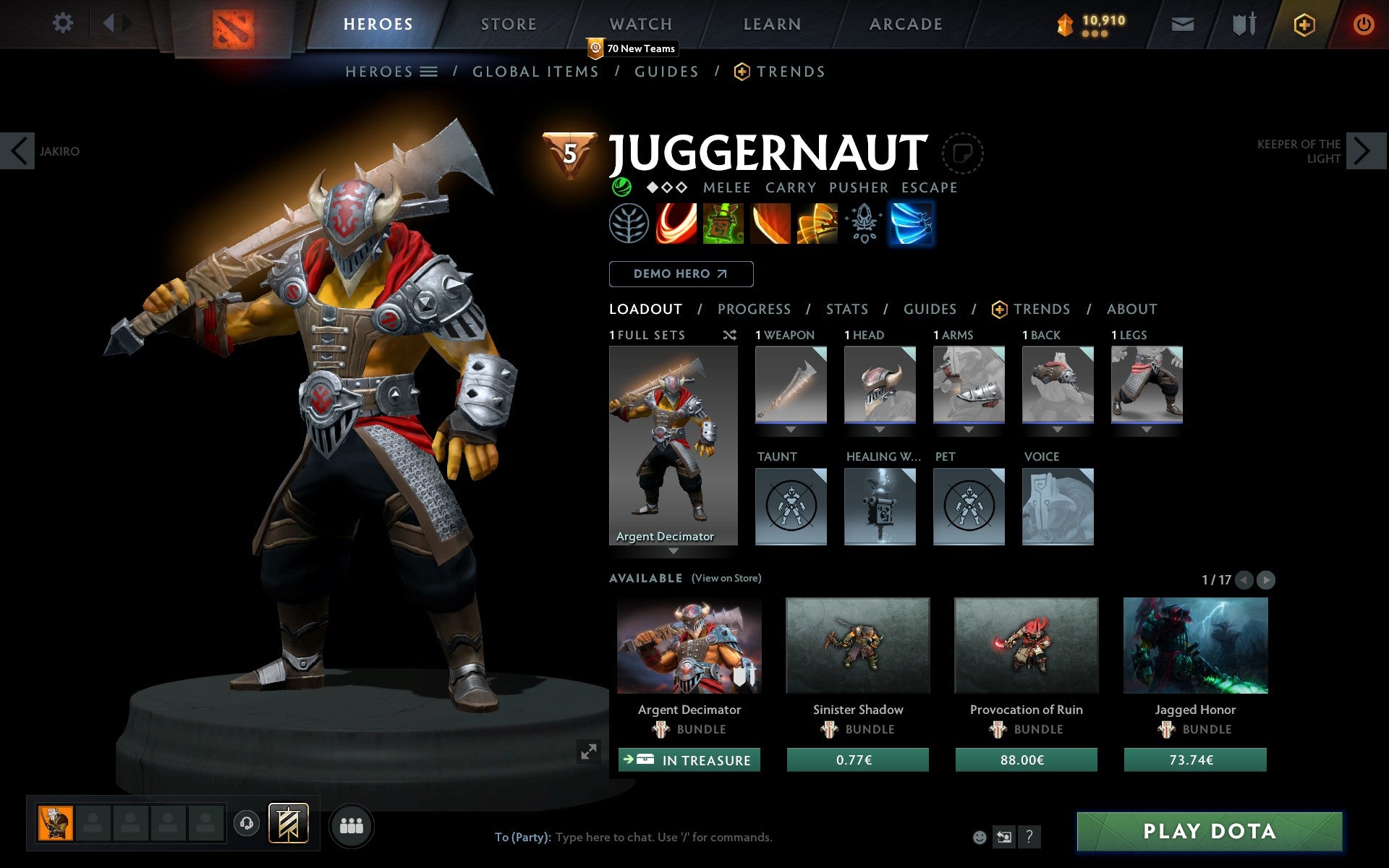Expand the Weapon item slot dropdown
This screenshot has height=868, width=1389.
[x=790, y=429]
